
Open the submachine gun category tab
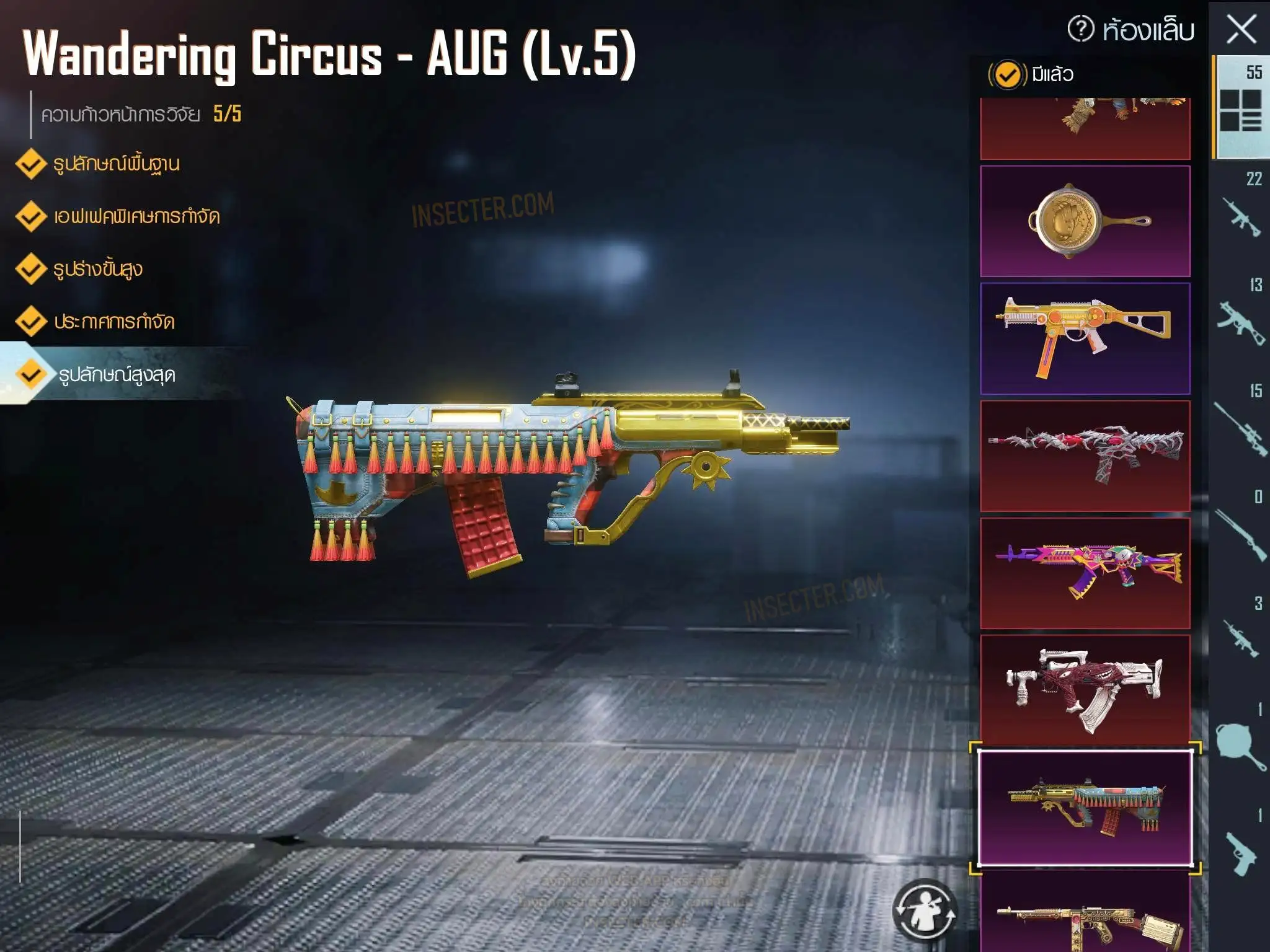click(1240, 317)
